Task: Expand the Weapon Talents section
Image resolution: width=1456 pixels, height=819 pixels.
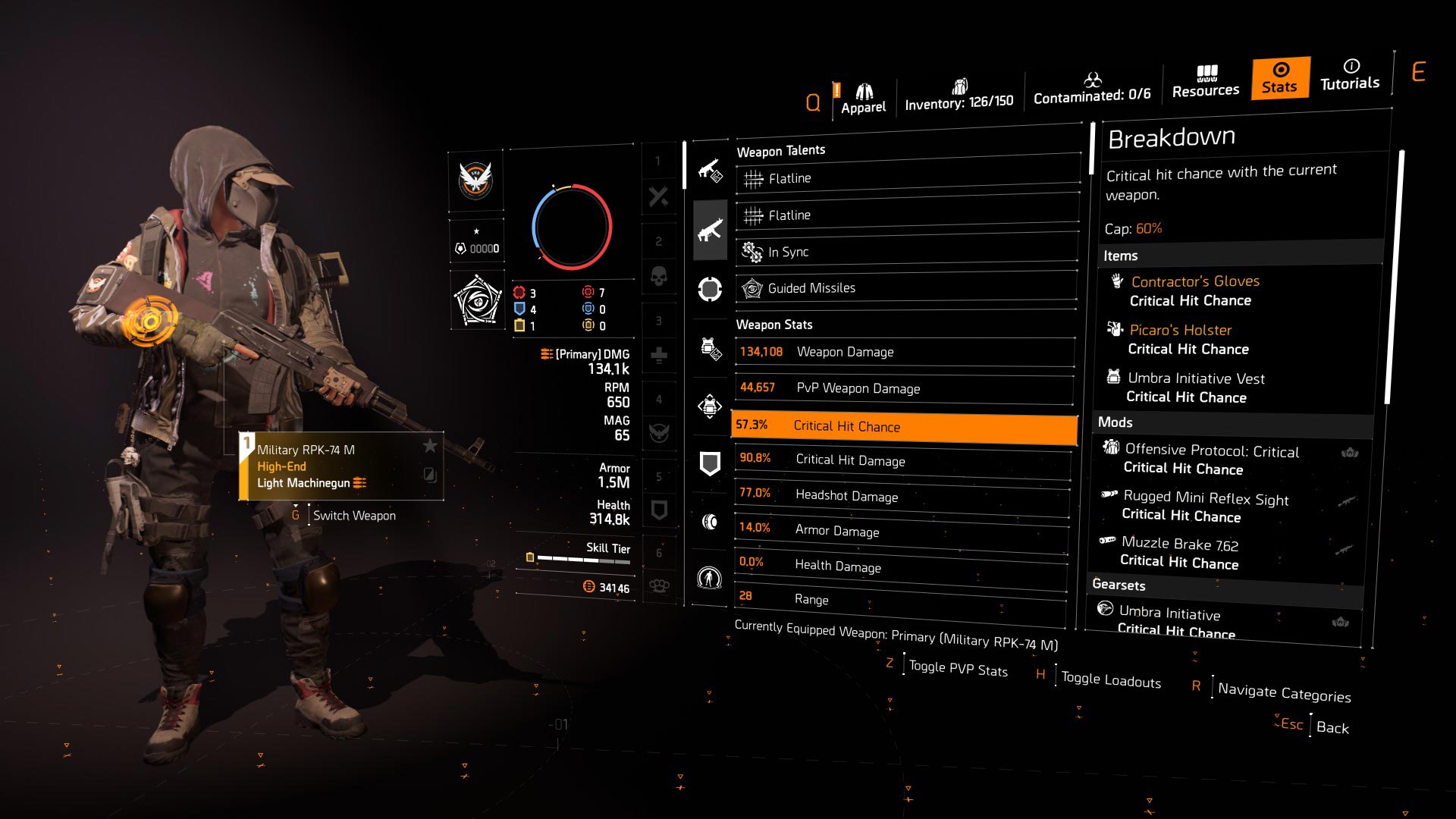Action: [x=781, y=150]
